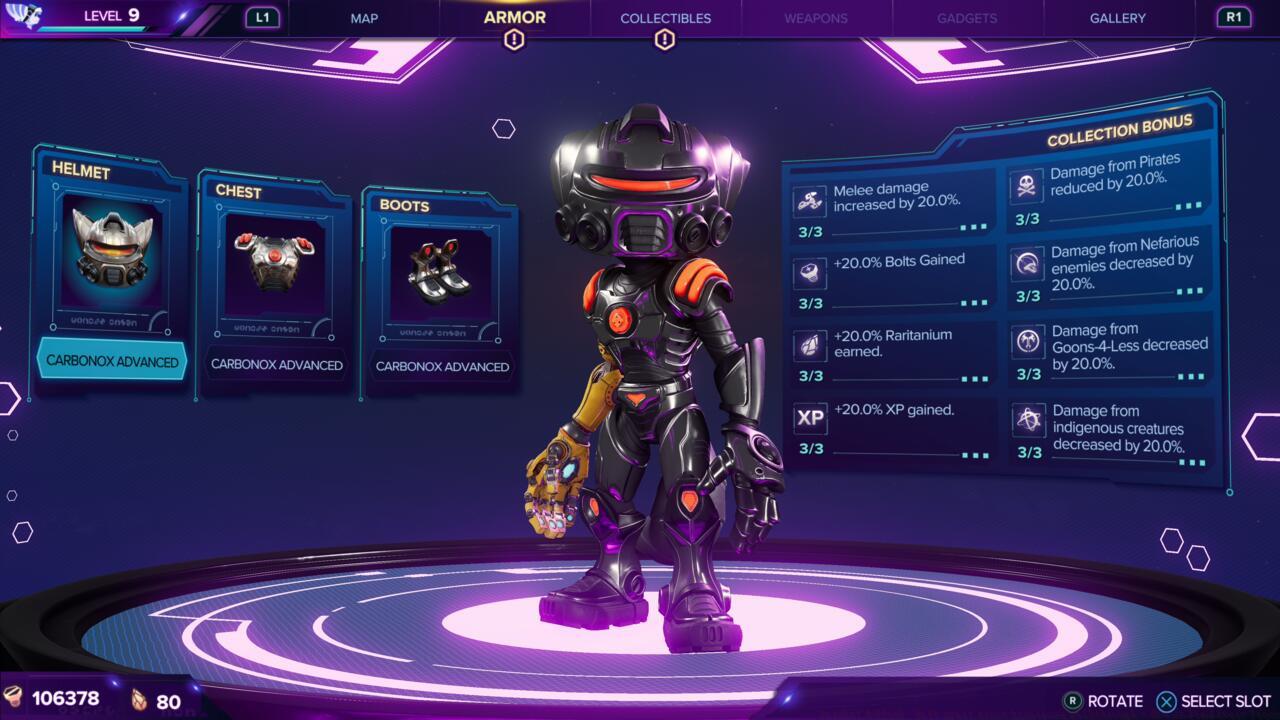
Task: Switch to the Map tab
Action: point(364,18)
